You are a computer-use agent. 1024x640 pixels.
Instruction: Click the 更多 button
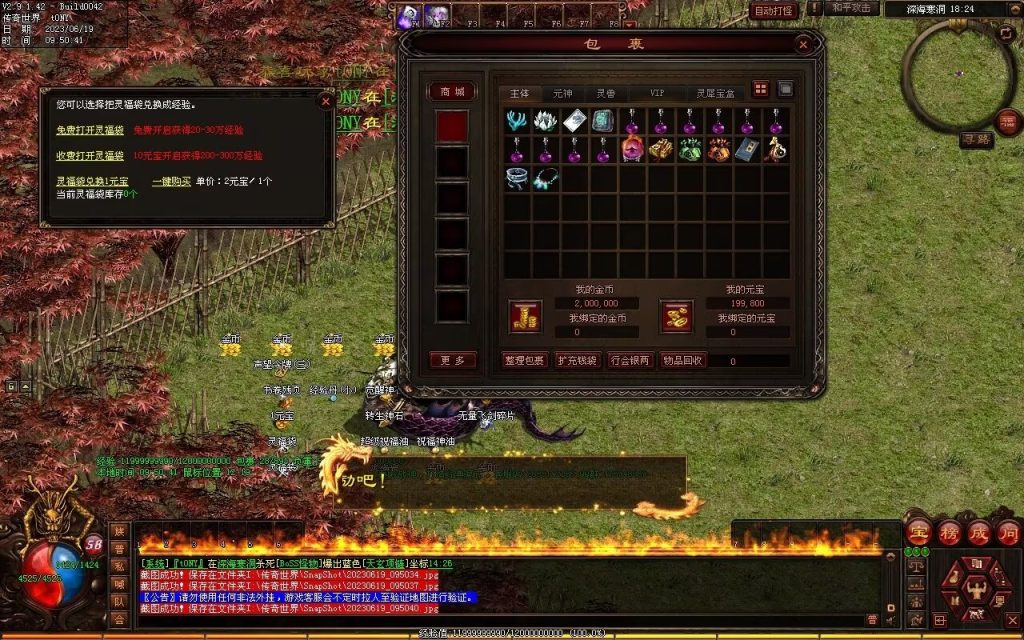[x=453, y=360]
